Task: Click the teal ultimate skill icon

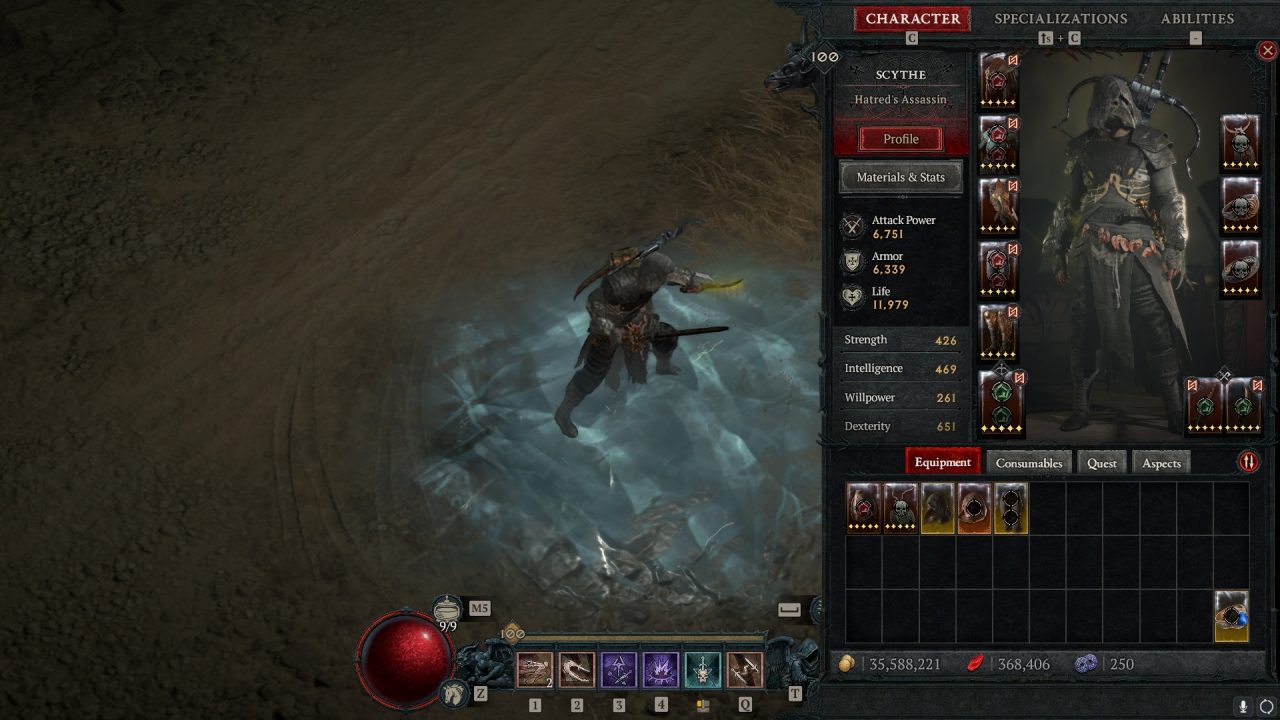Action: click(702, 668)
